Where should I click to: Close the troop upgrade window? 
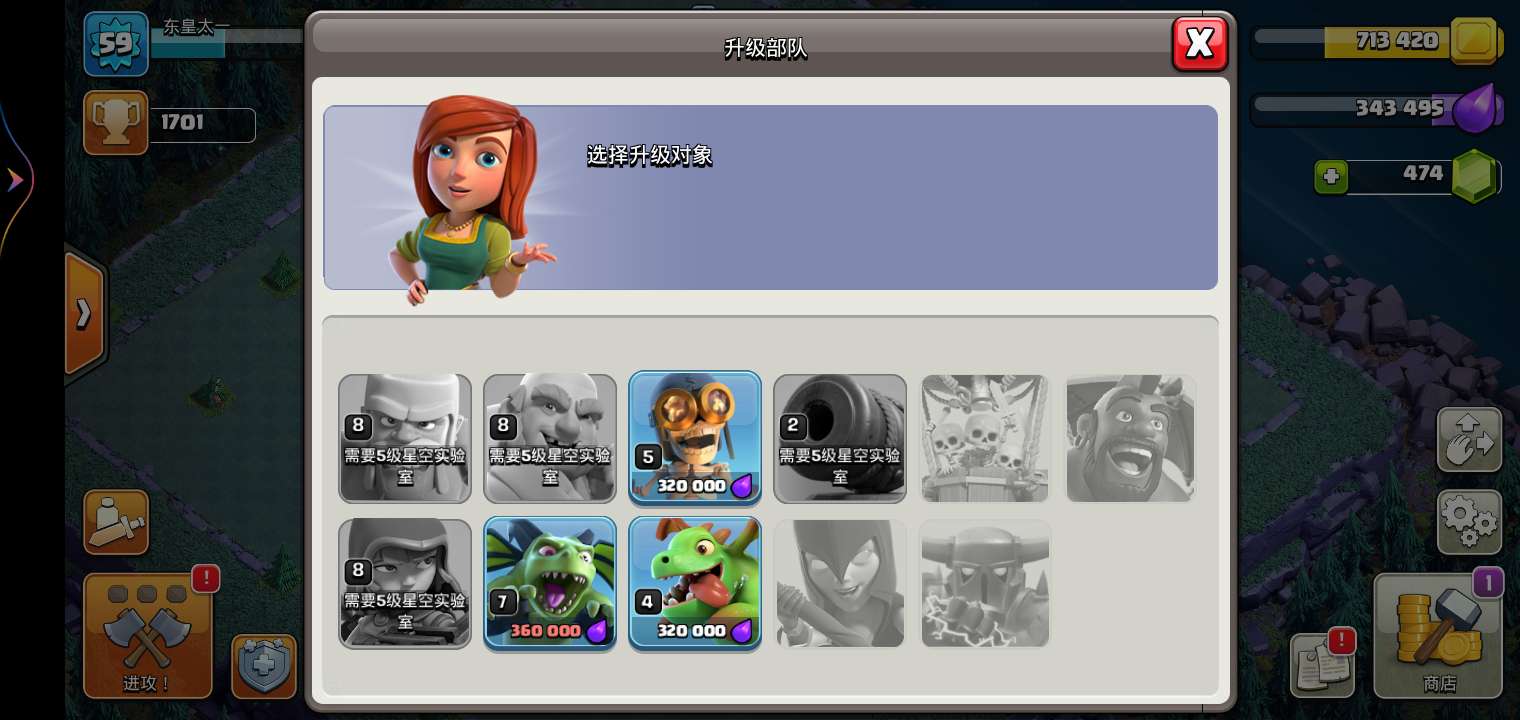(x=1199, y=43)
